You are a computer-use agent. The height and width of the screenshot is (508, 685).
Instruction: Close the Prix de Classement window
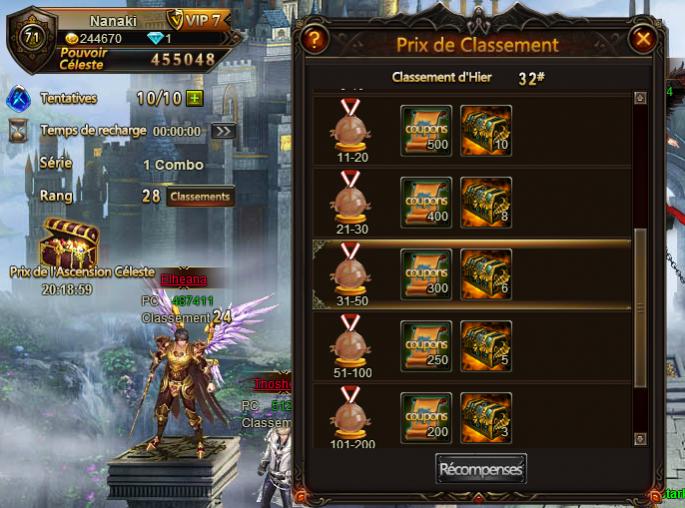(x=643, y=40)
